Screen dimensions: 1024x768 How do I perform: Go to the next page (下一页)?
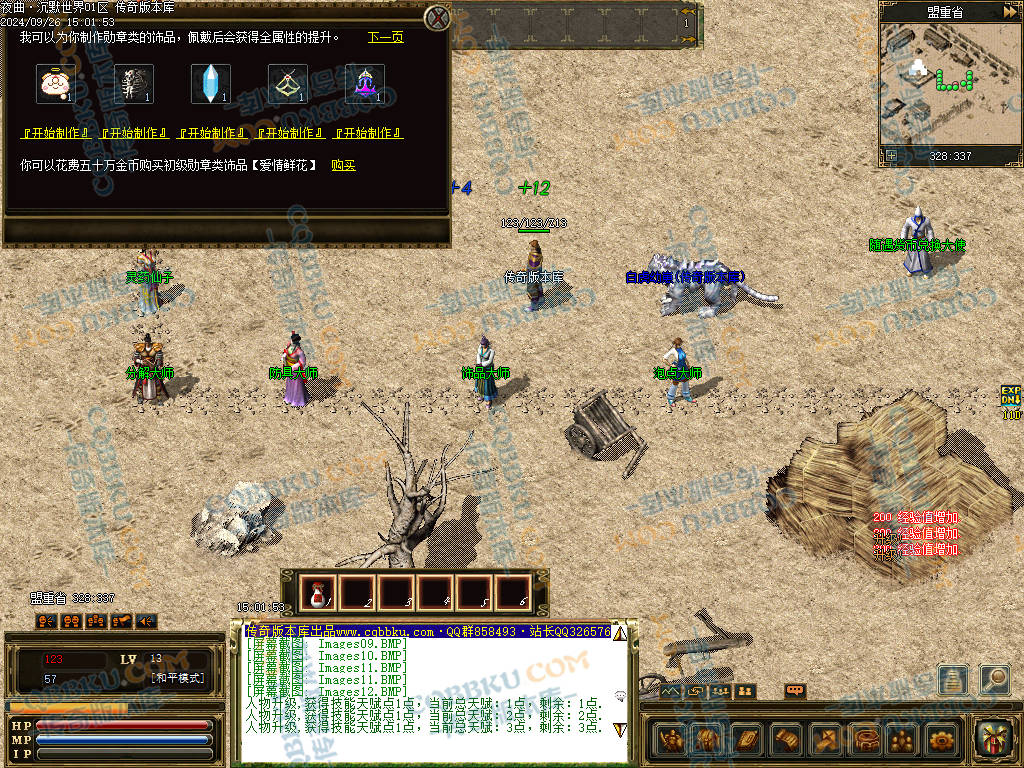click(385, 37)
